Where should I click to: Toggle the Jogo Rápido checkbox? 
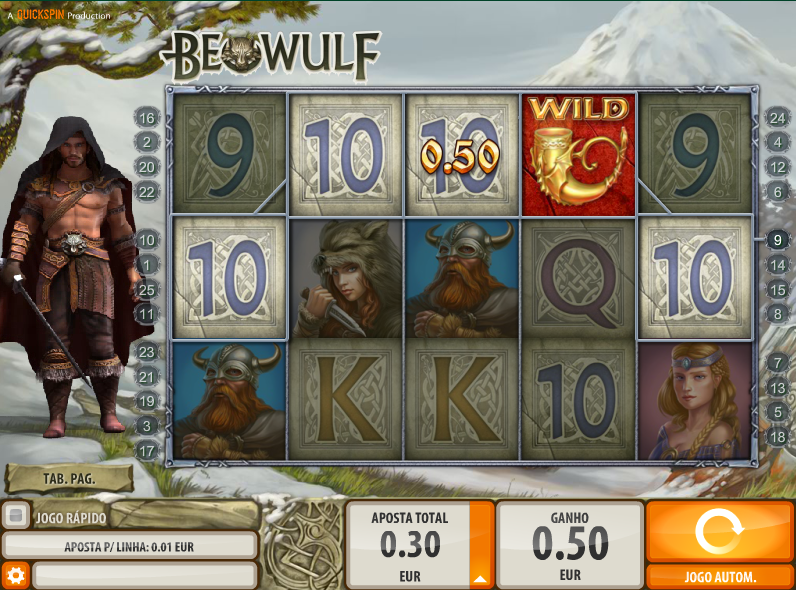pyautogui.click(x=15, y=516)
